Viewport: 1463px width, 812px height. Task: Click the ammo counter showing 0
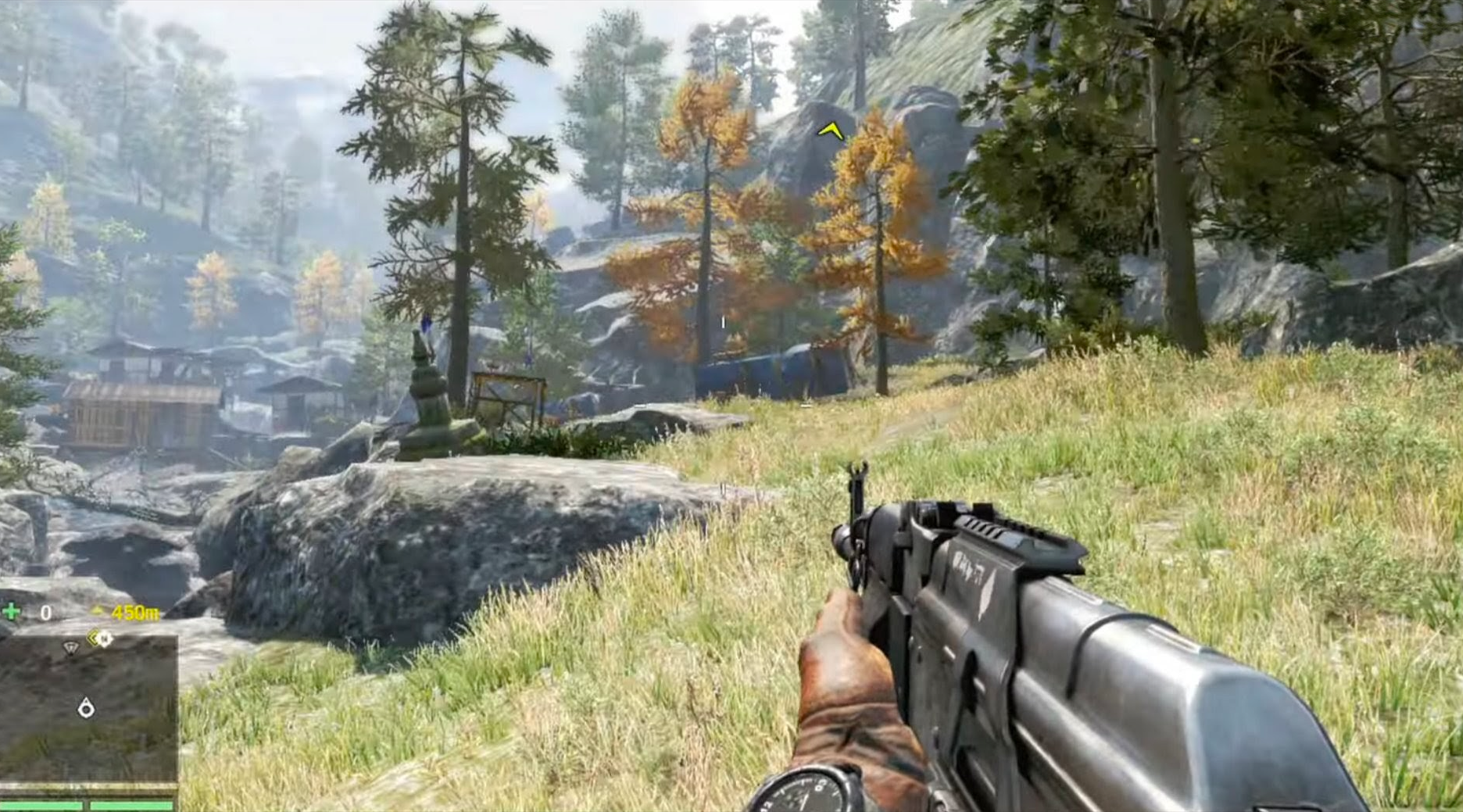(x=45, y=611)
